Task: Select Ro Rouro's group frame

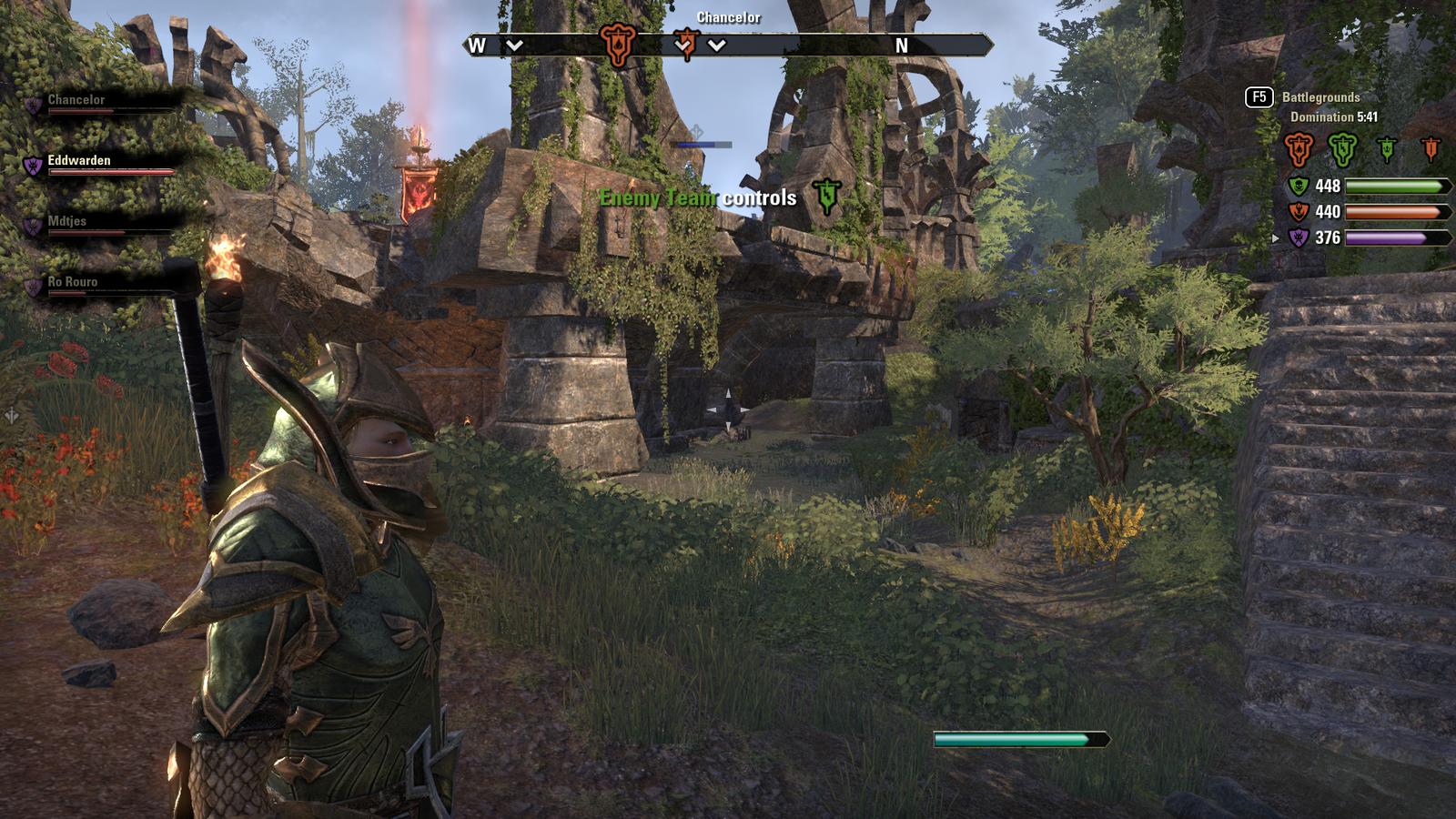Action: pos(73,282)
